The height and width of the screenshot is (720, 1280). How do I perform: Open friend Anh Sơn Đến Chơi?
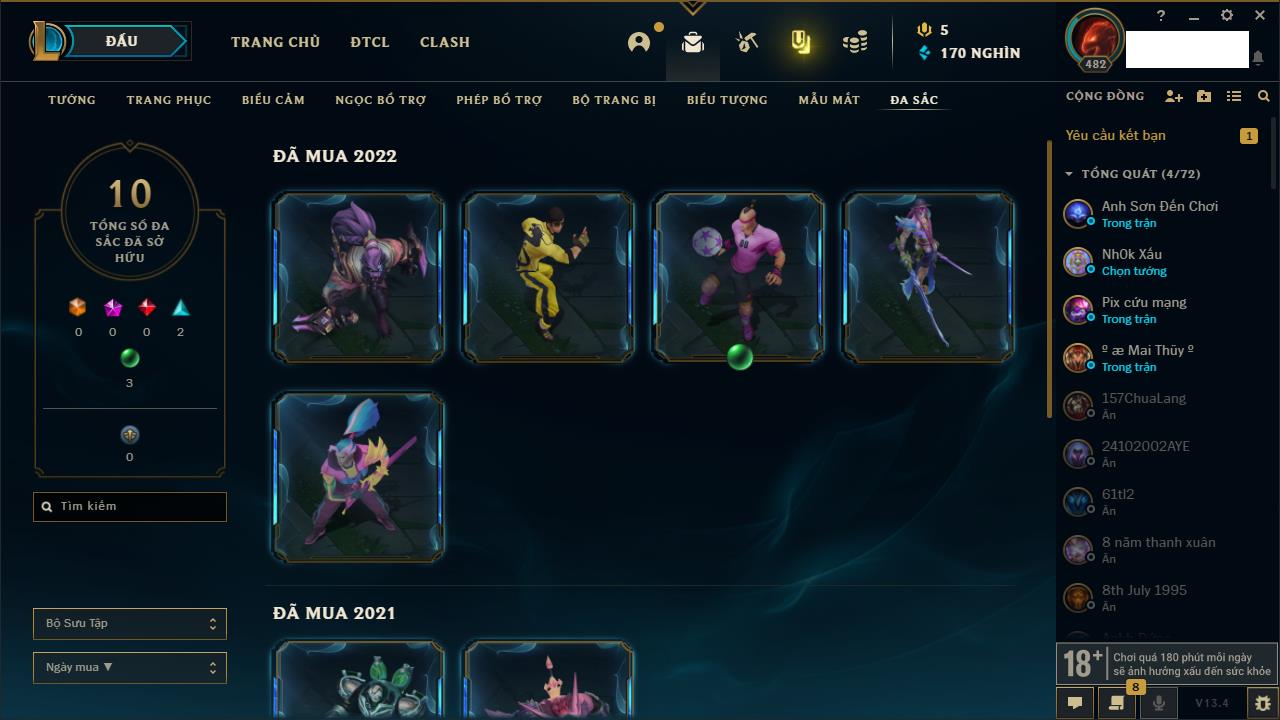(1159, 213)
